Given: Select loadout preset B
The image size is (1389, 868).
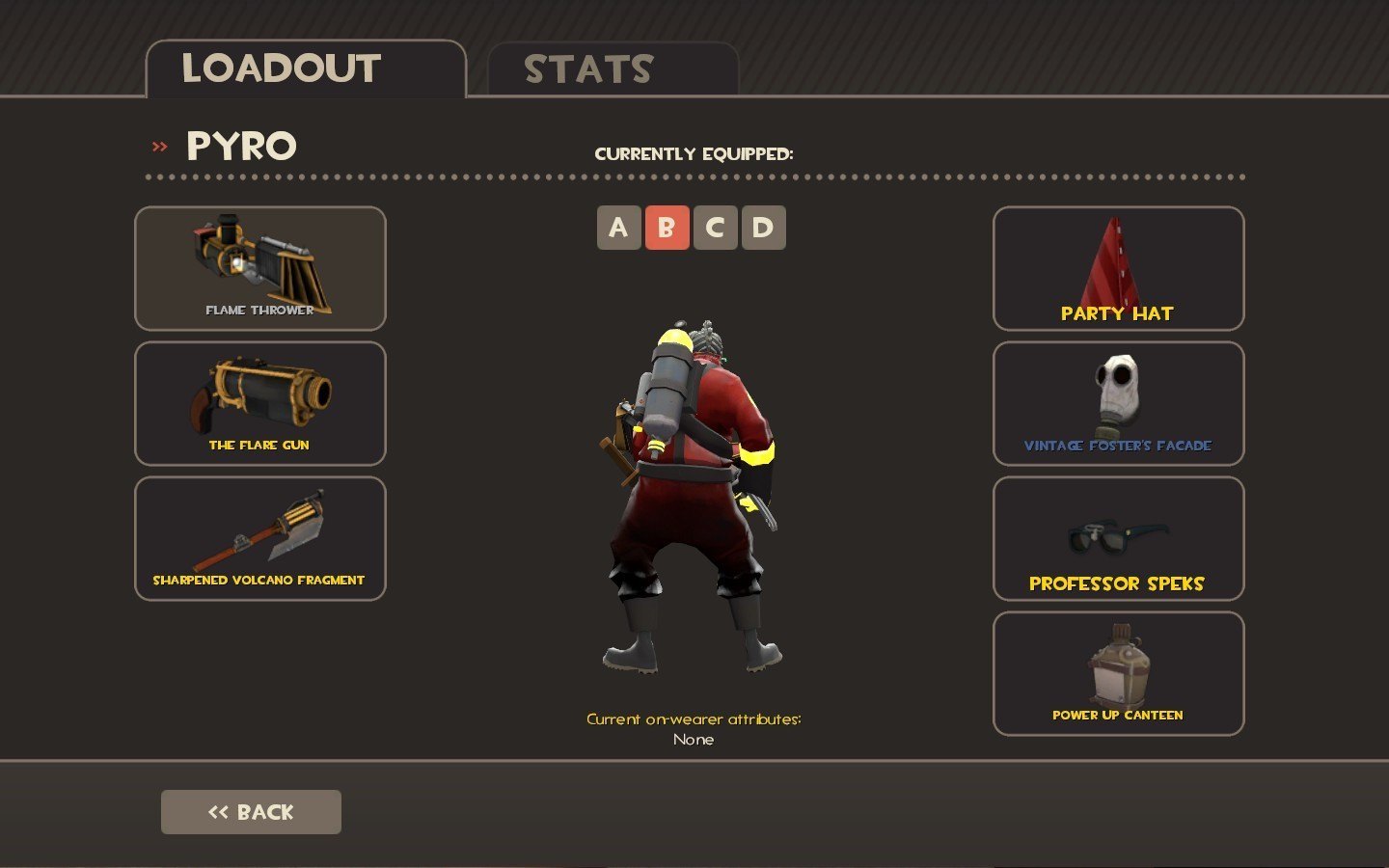Looking at the screenshot, I should click(x=667, y=228).
